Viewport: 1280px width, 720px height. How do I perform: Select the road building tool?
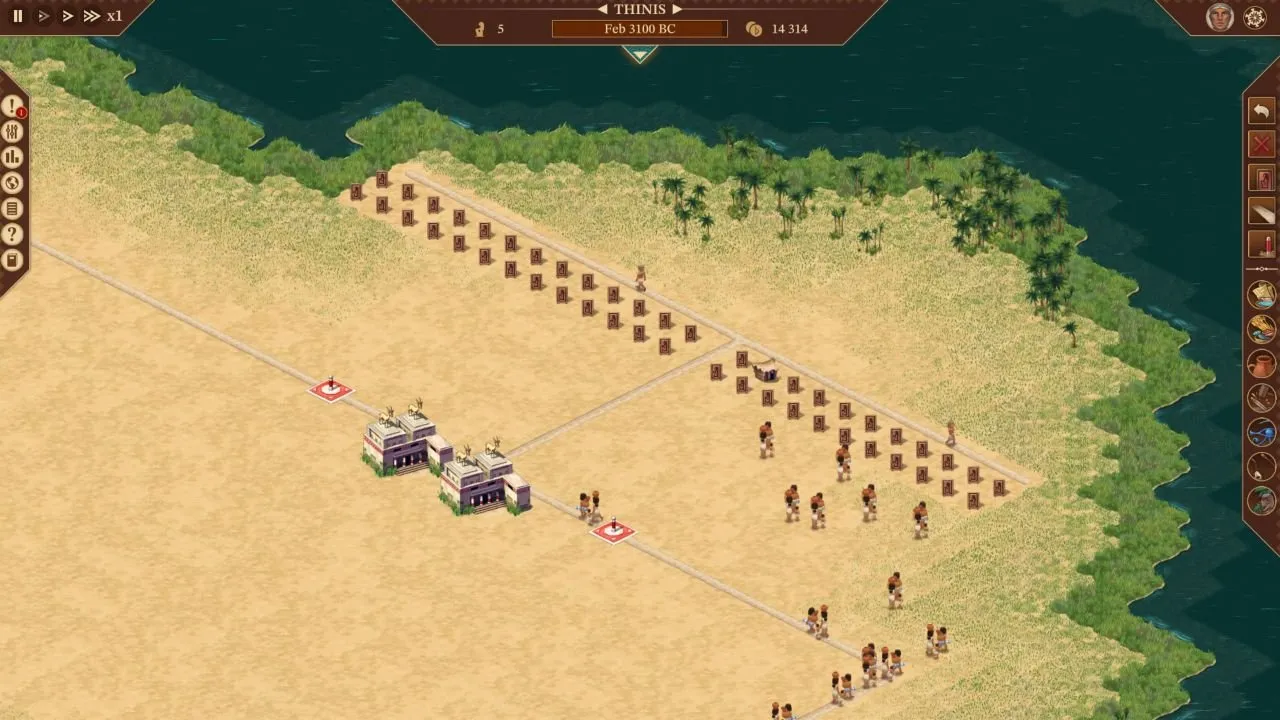pos(1261,212)
